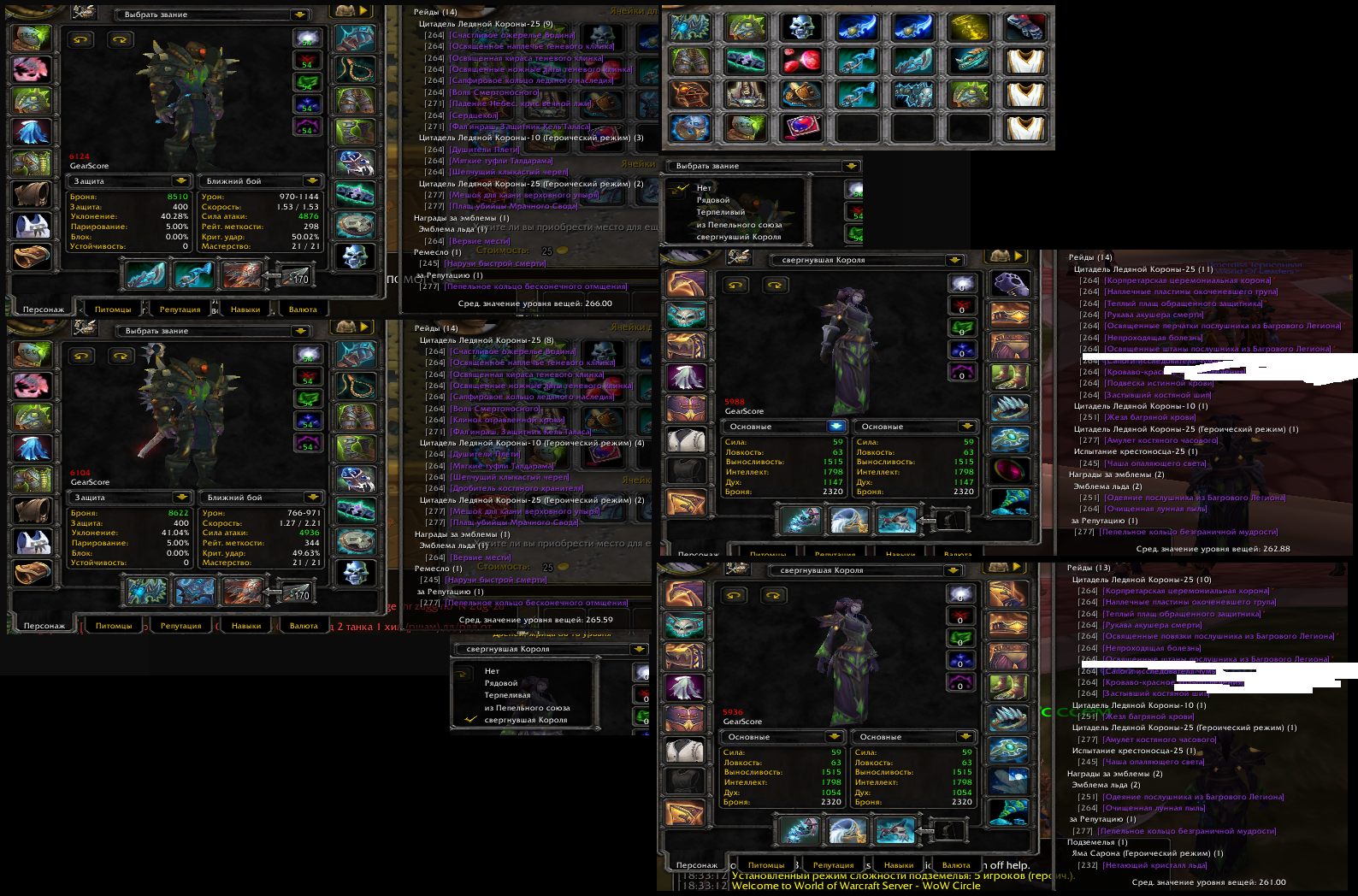Select the red and blue card item
1358x896 pixels.
pos(801,127)
